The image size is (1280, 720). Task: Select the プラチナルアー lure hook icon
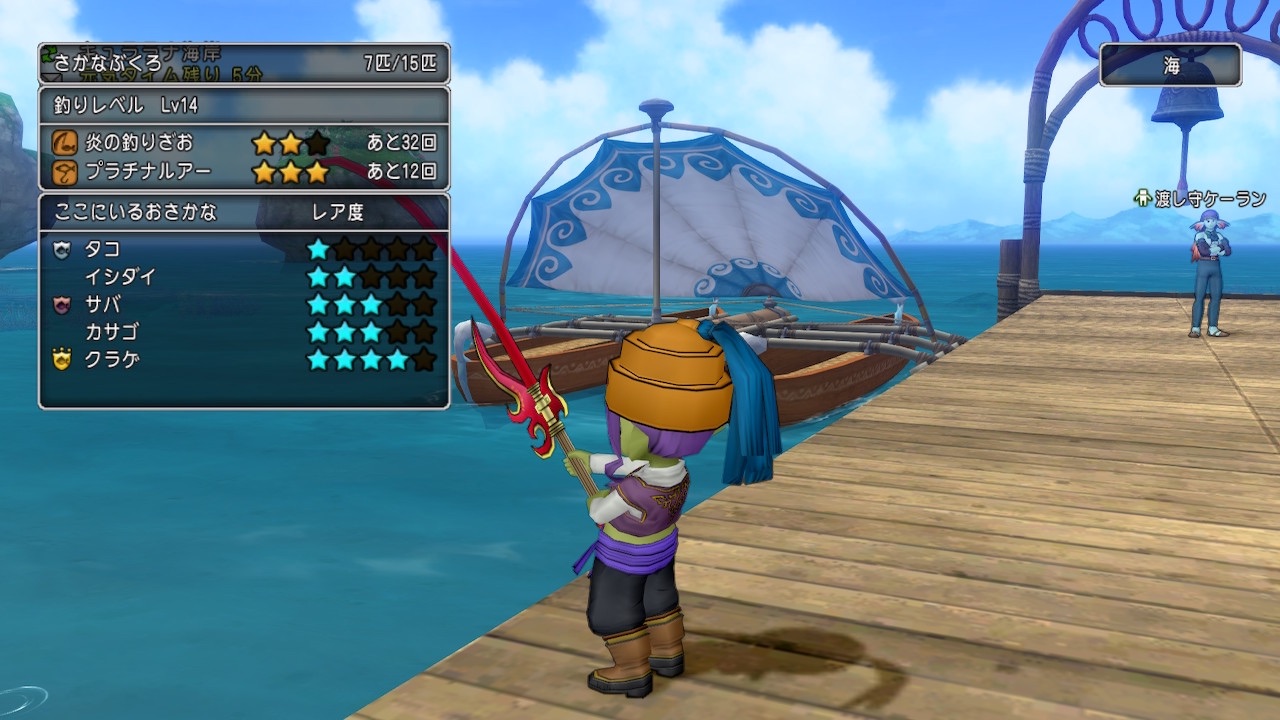(x=67, y=170)
